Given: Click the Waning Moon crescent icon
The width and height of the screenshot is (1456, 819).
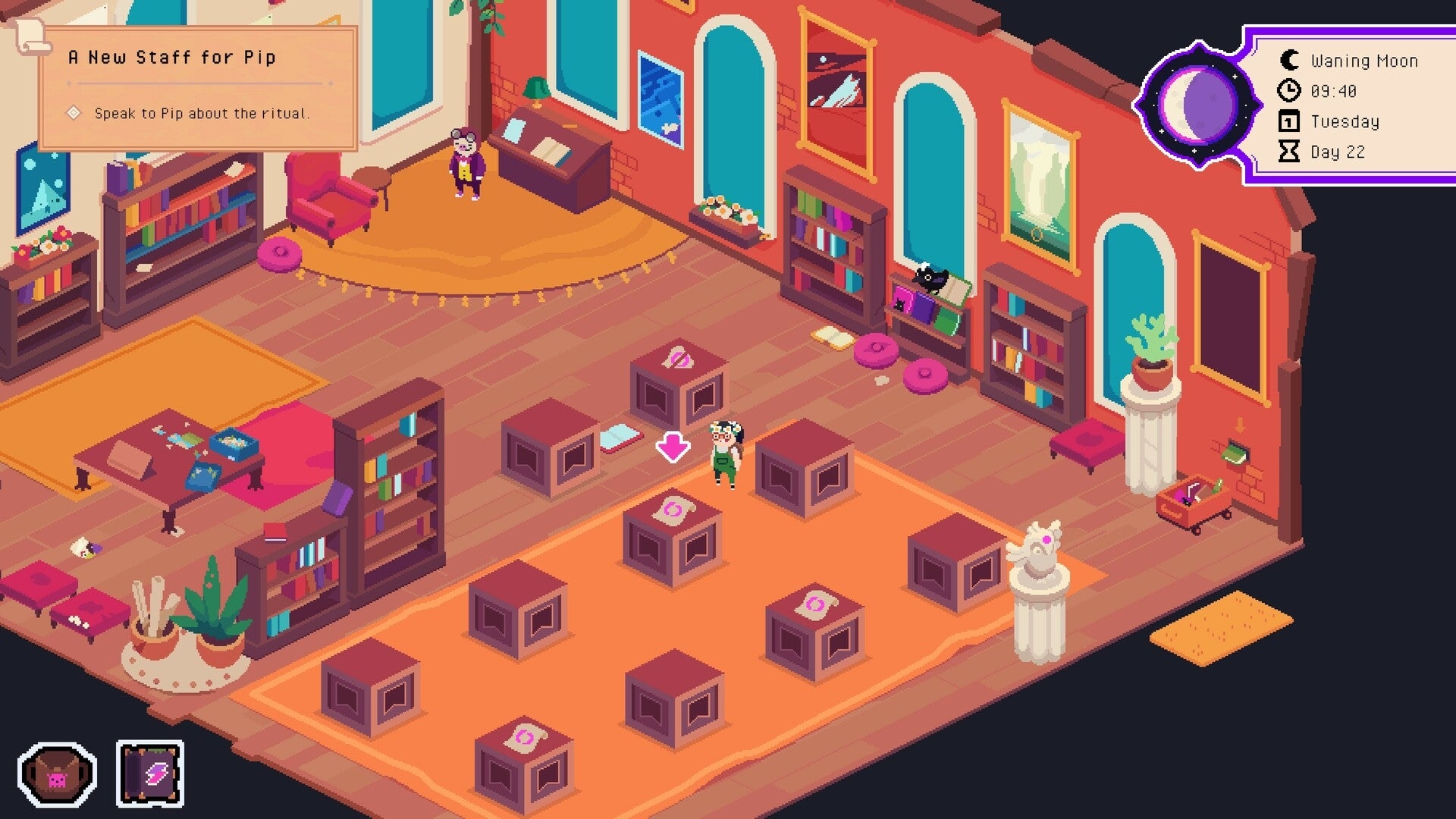Looking at the screenshot, I should tap(1289, 61).
